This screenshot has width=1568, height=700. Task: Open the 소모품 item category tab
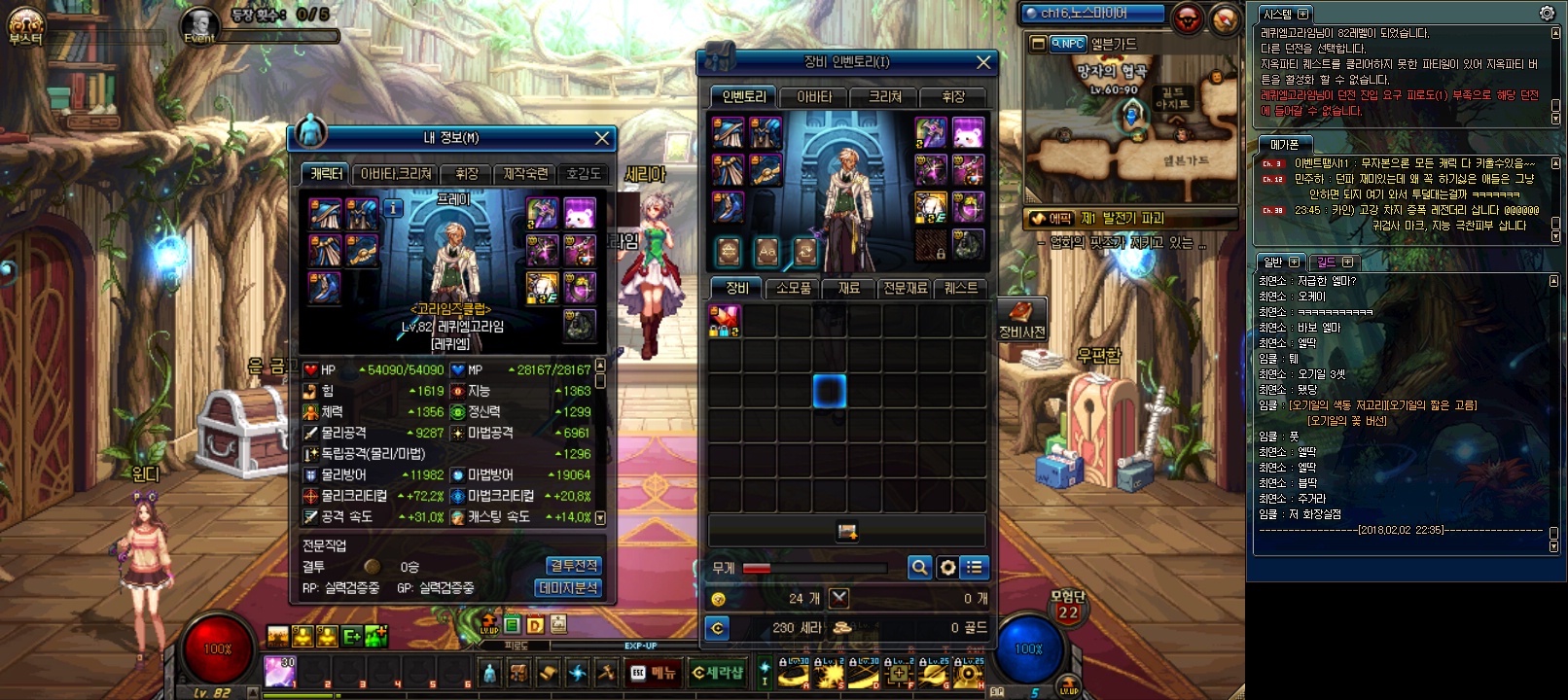click(x=794, y=288)
